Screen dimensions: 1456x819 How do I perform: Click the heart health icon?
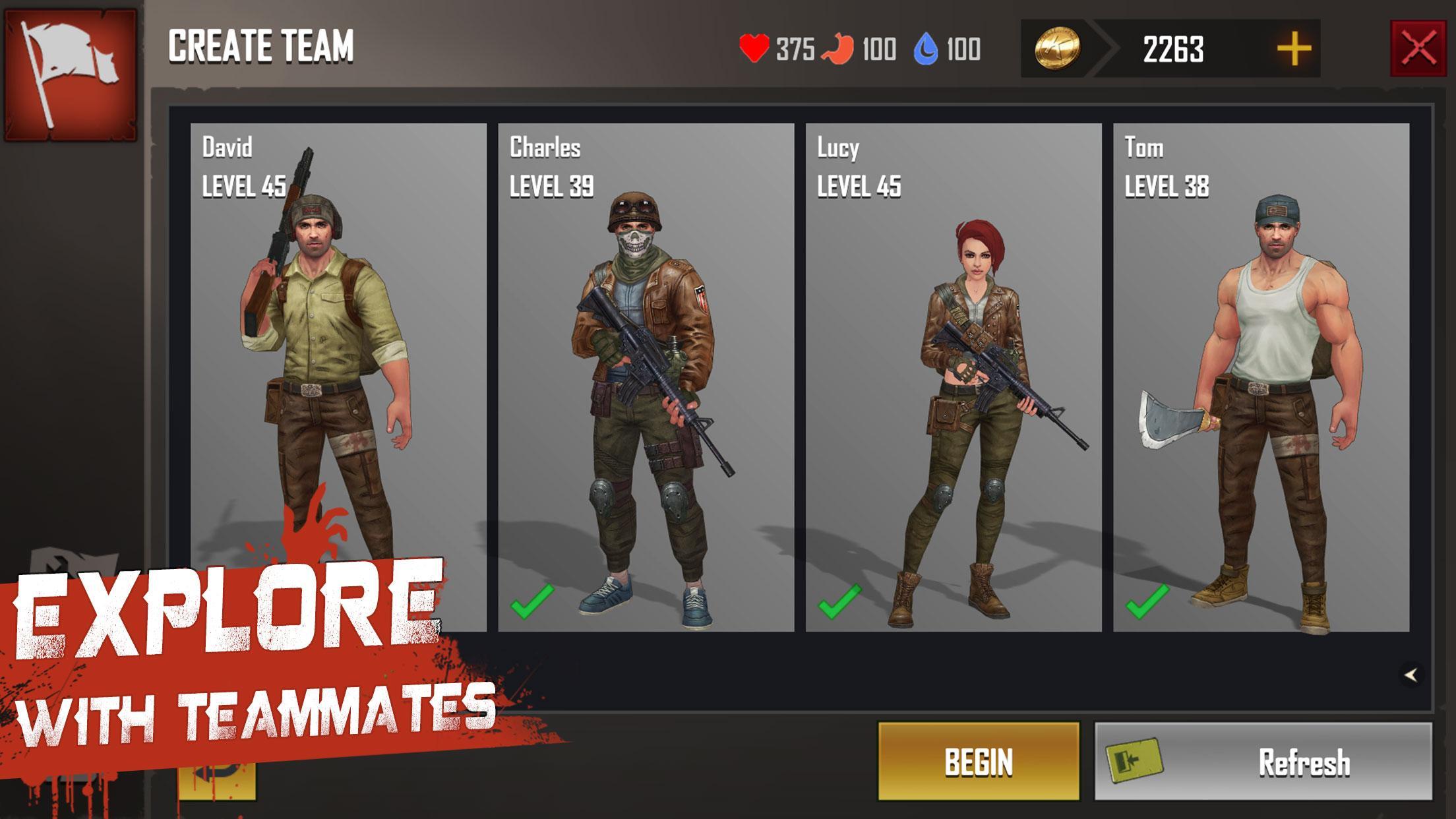756,47
